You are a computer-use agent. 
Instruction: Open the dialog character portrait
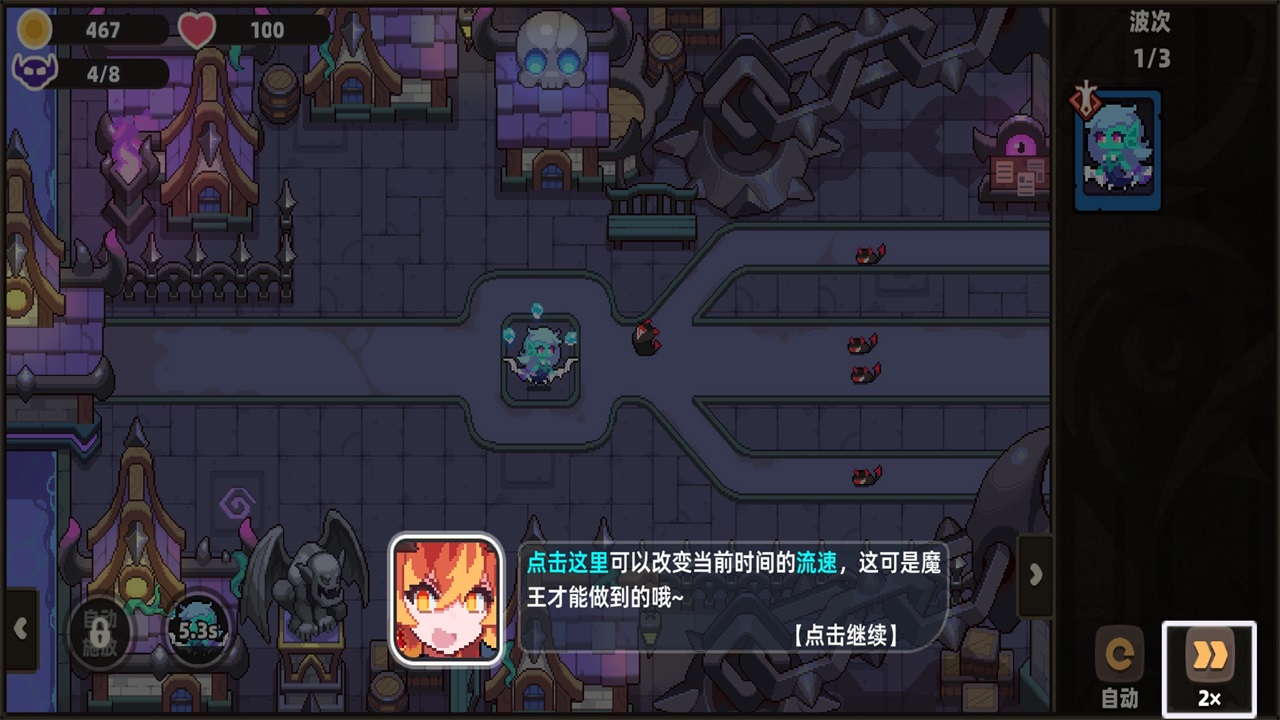(447, 598)
